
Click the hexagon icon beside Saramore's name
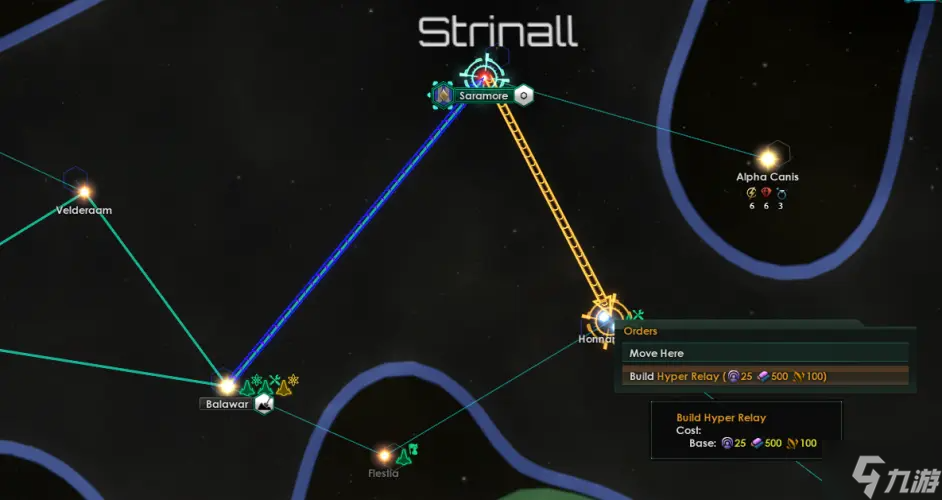524,96
